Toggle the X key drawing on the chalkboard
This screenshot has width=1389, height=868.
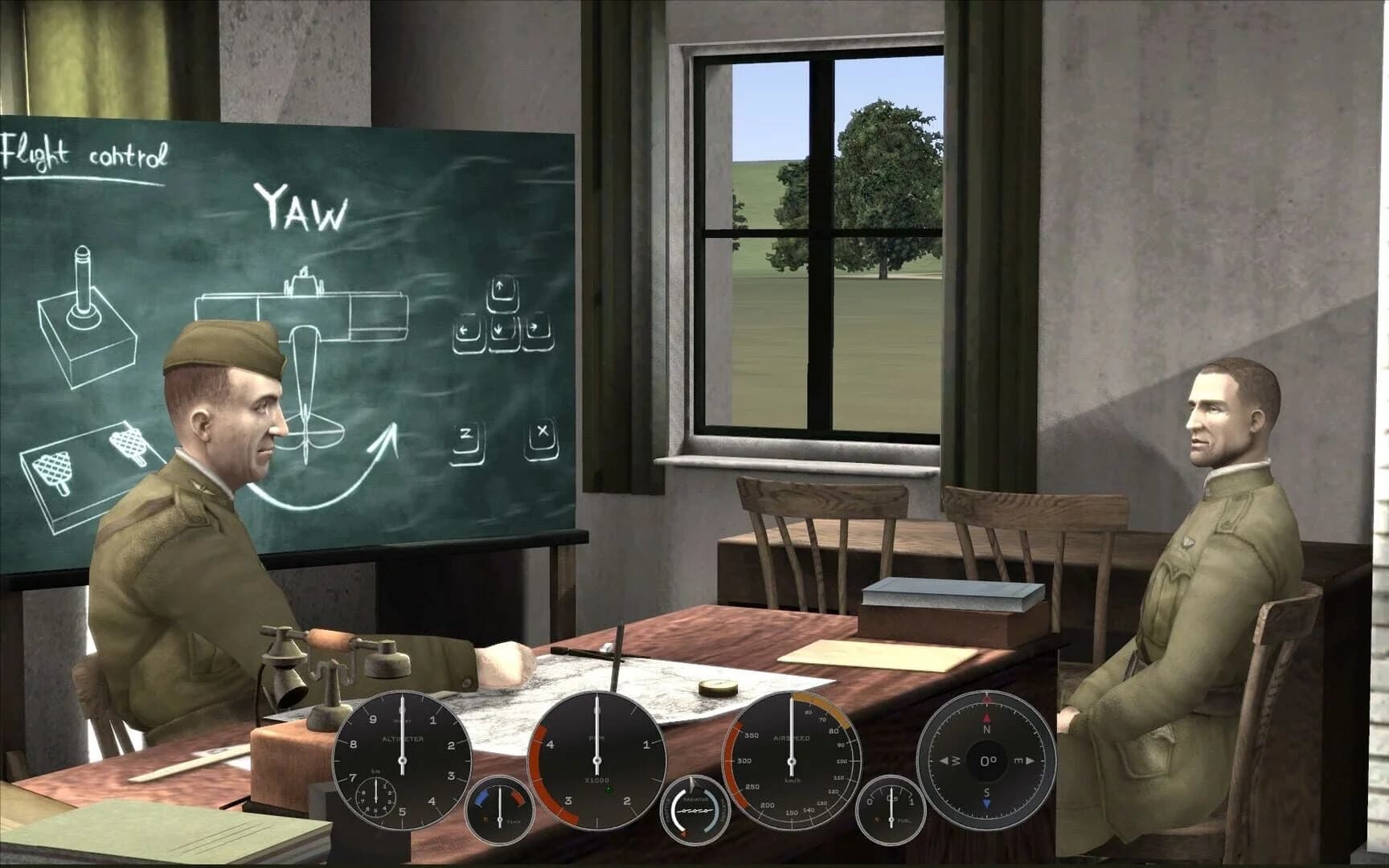543,434
